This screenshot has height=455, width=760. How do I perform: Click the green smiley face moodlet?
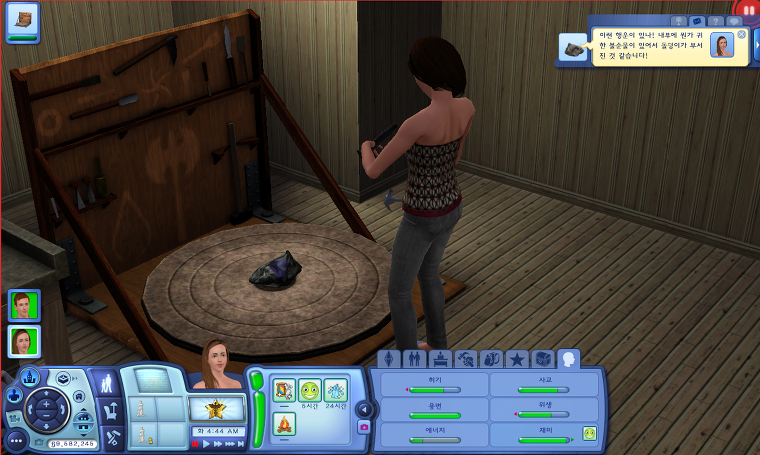click(x=309, y=390)
